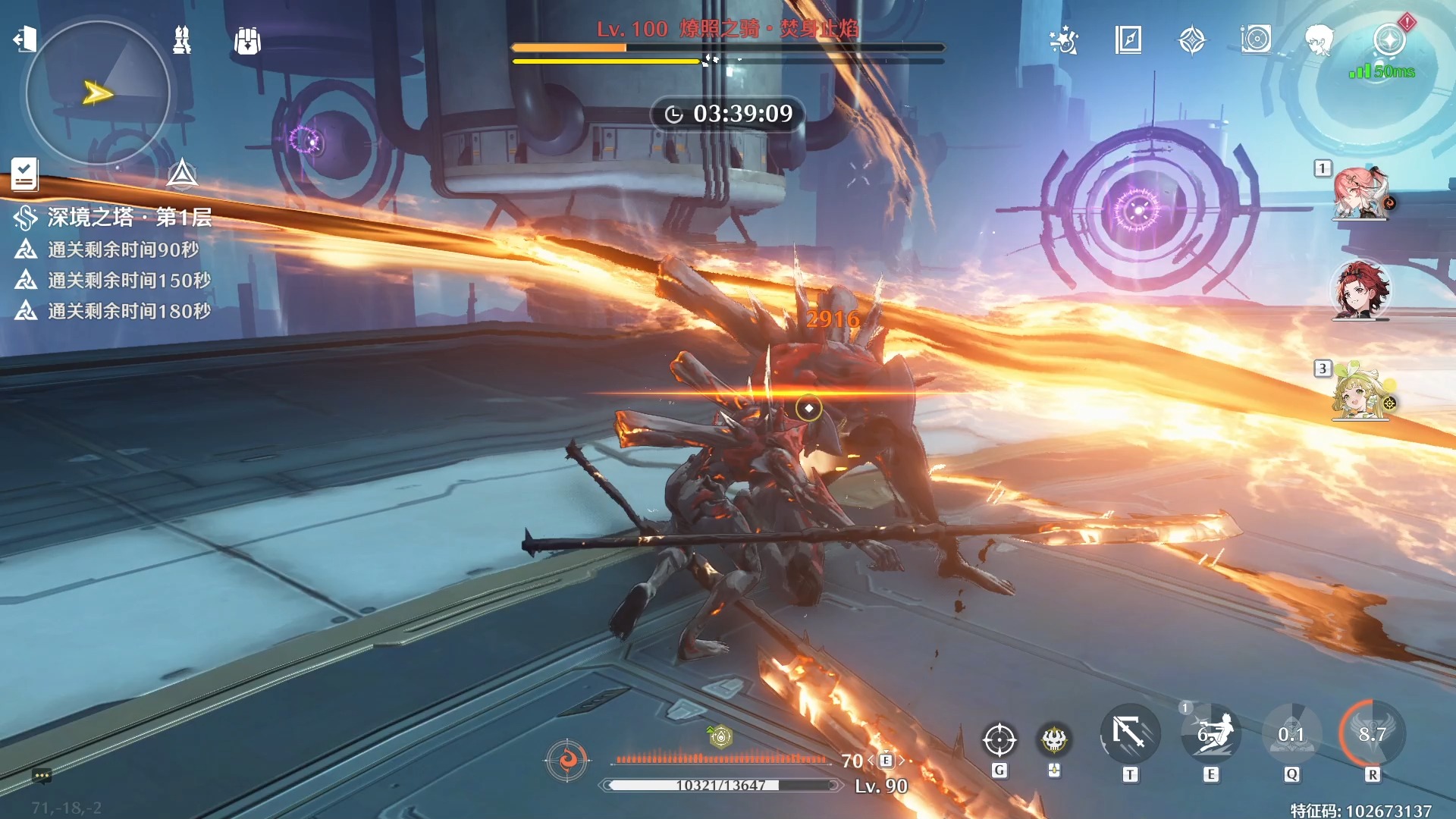Click the circular minimap
This screenshot has height=819, width=1456.
pyautogui.click(x=98, y=93)
